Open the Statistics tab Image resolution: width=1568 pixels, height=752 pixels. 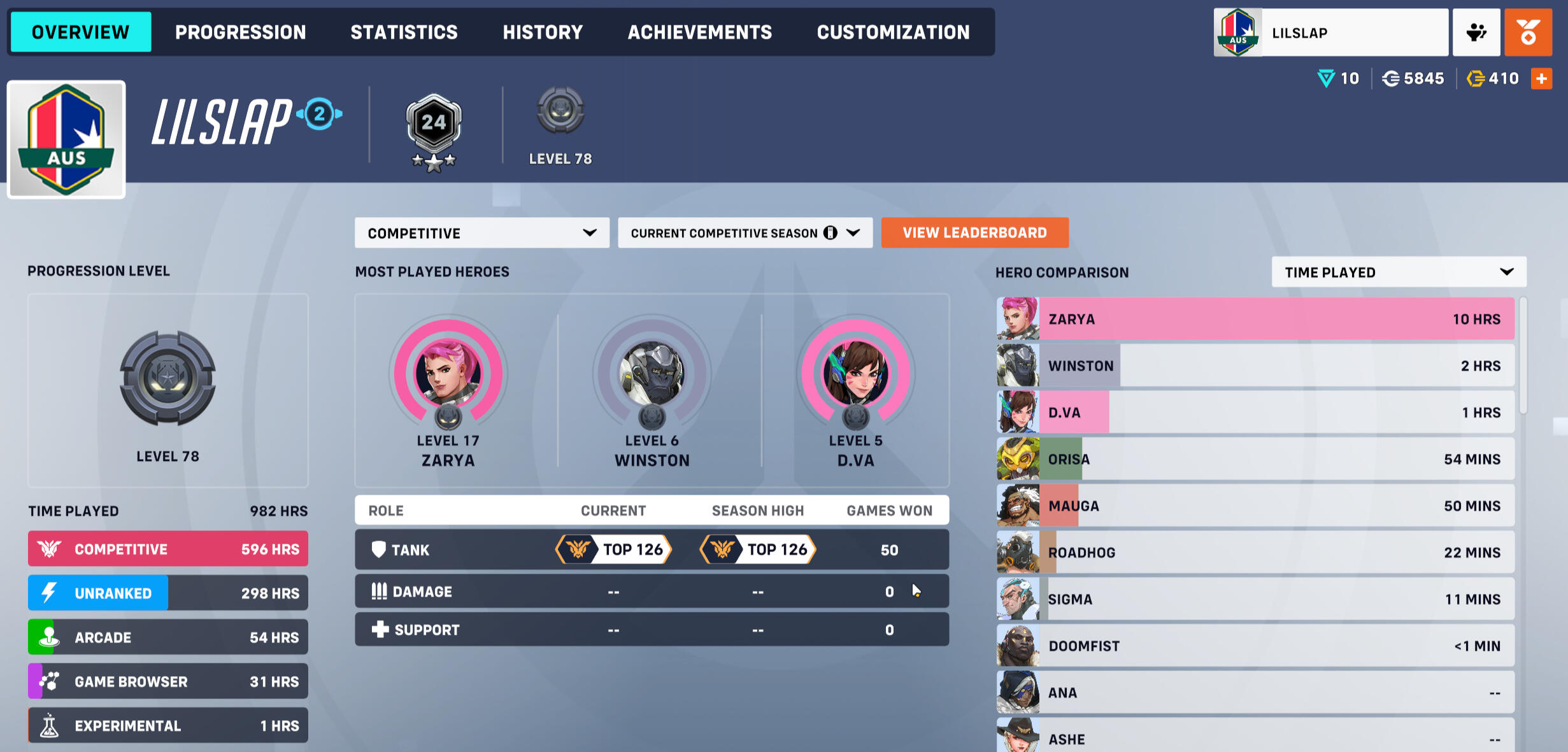coord(404,32)
